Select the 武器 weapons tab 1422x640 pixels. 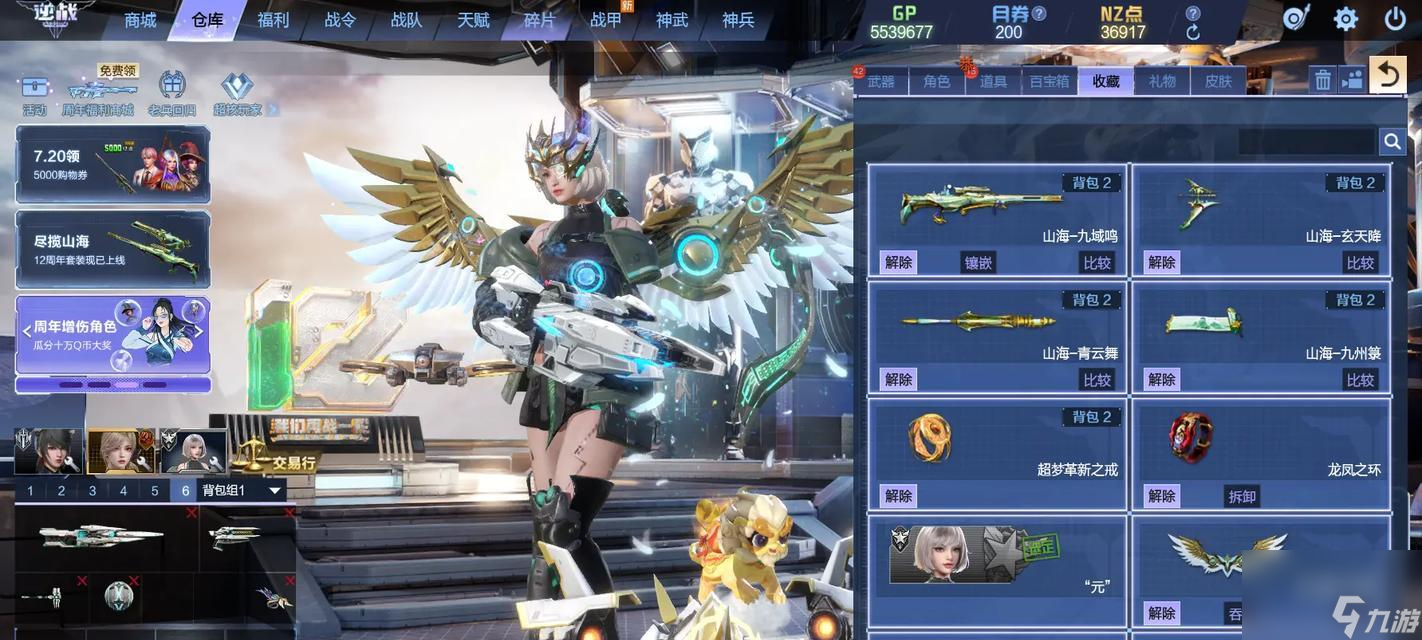[881, 81]
